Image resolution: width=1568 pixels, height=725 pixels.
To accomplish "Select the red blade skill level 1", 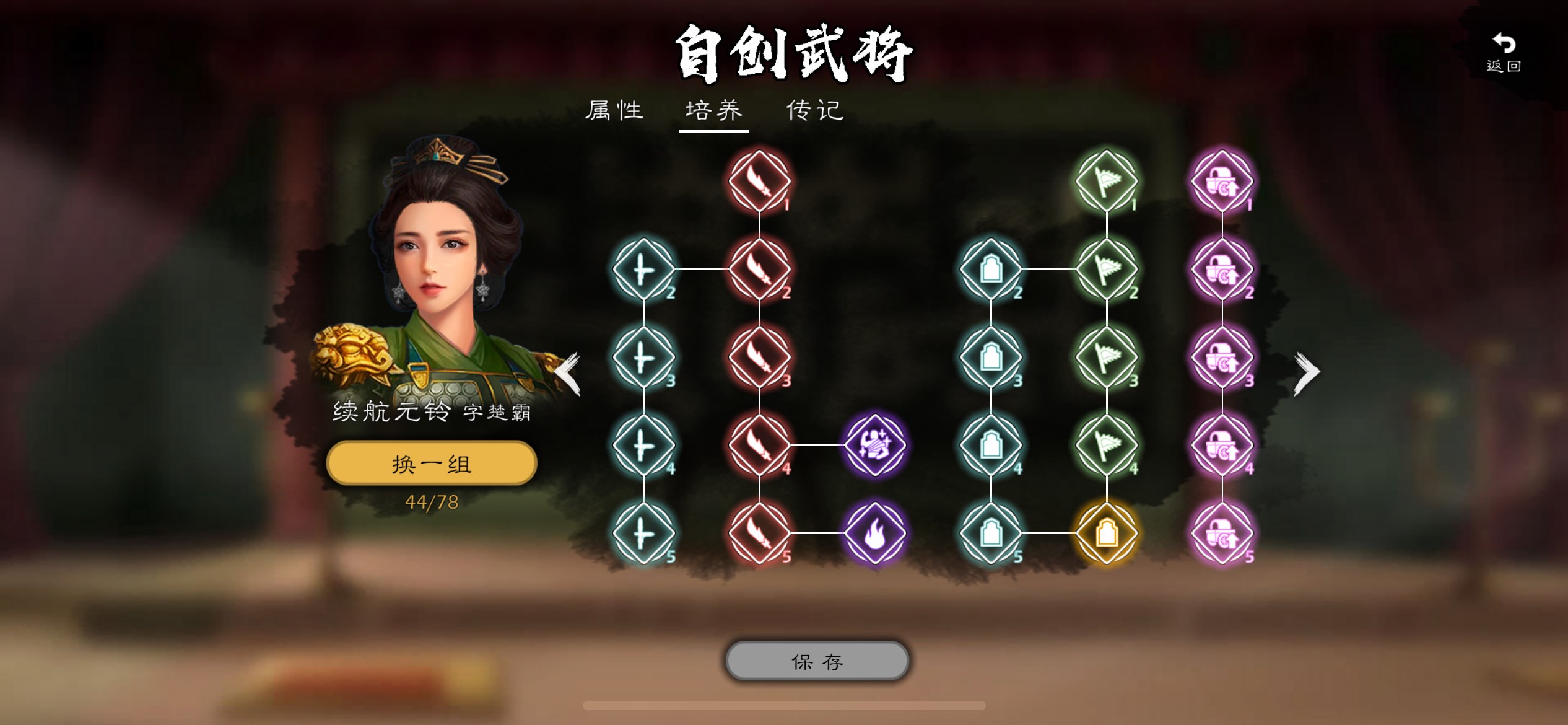I will 759,181.
